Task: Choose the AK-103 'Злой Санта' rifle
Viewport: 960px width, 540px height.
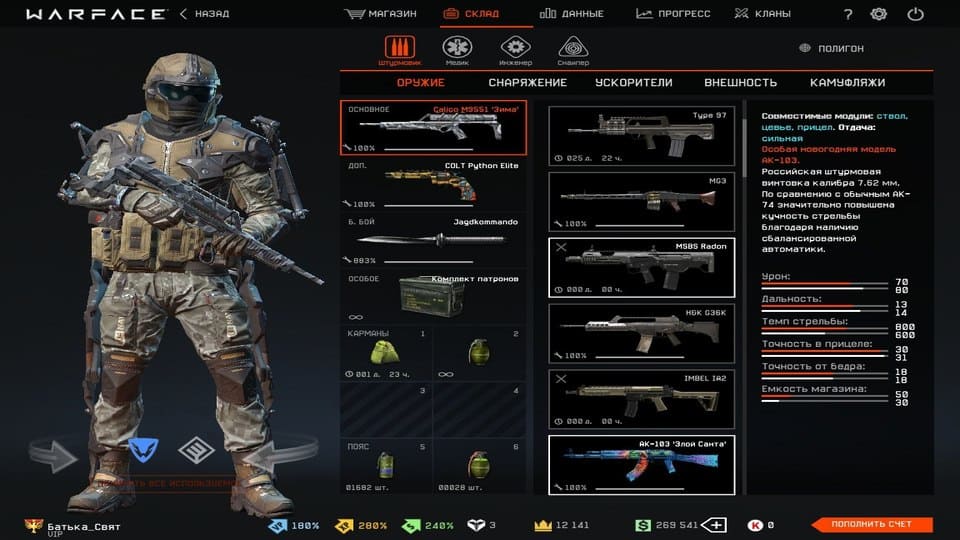Action: pos(641,463)
